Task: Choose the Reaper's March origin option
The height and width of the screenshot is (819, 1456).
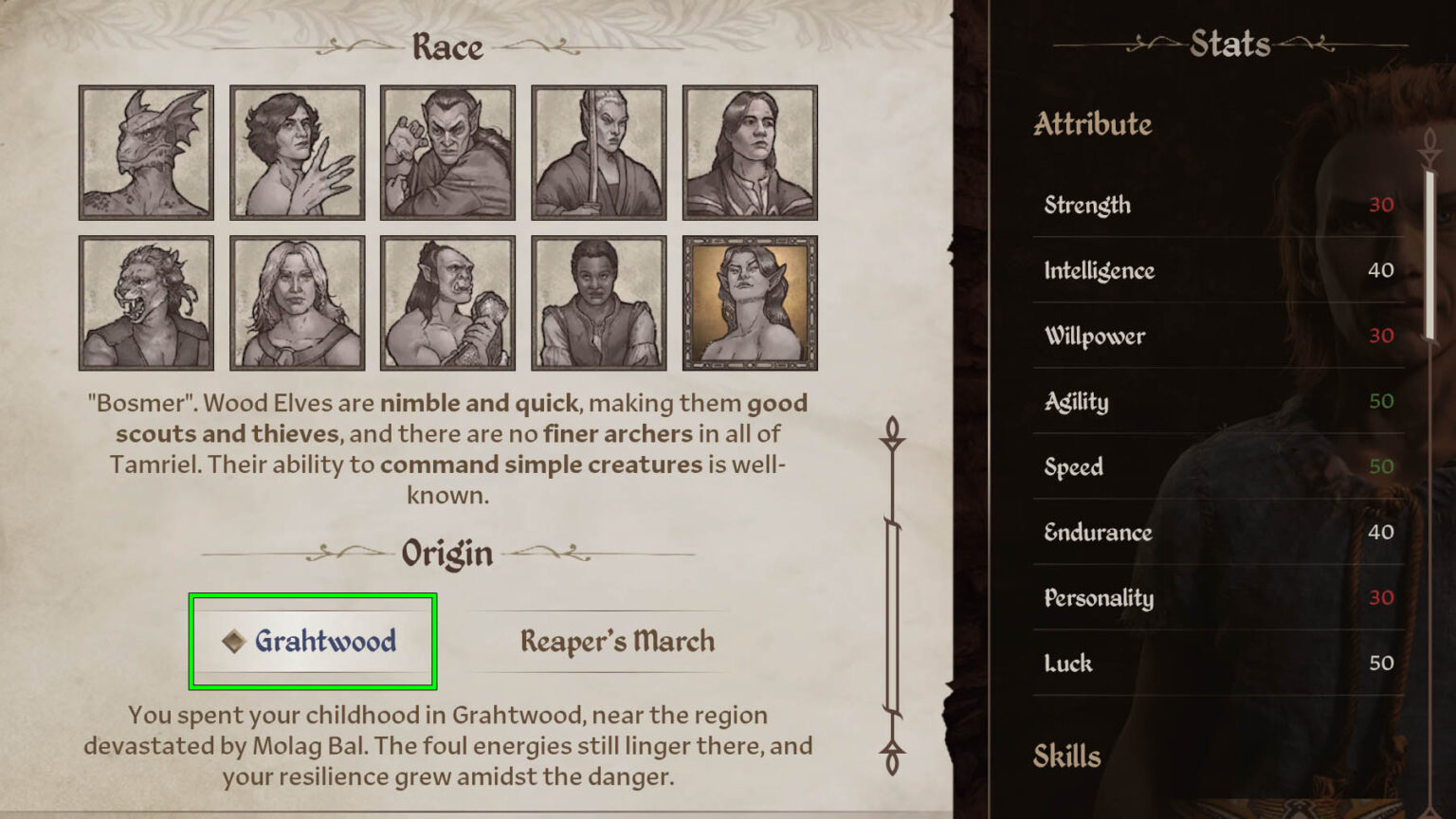Action: click(617, 641)
